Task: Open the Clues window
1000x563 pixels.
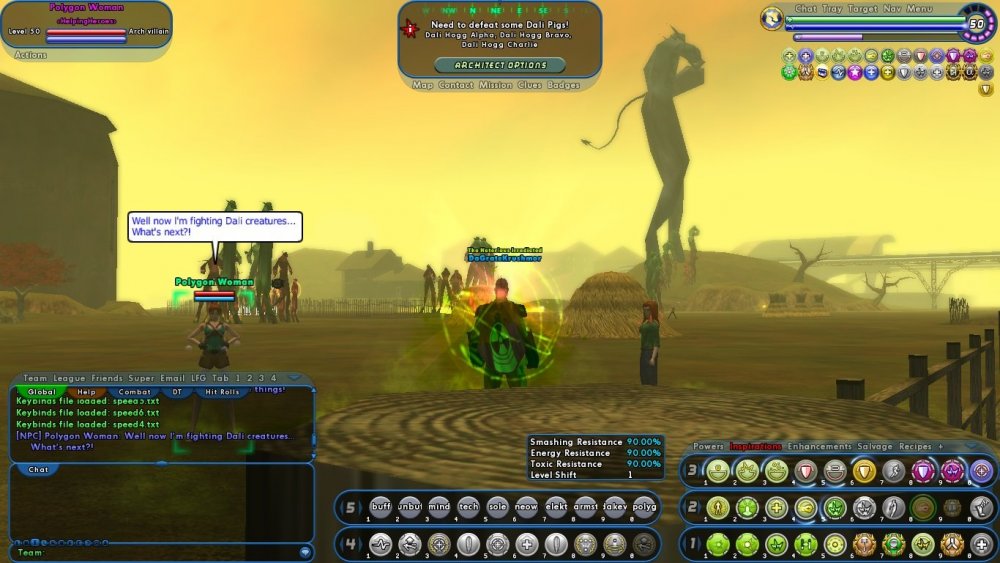Action: [x=530, y=85]
